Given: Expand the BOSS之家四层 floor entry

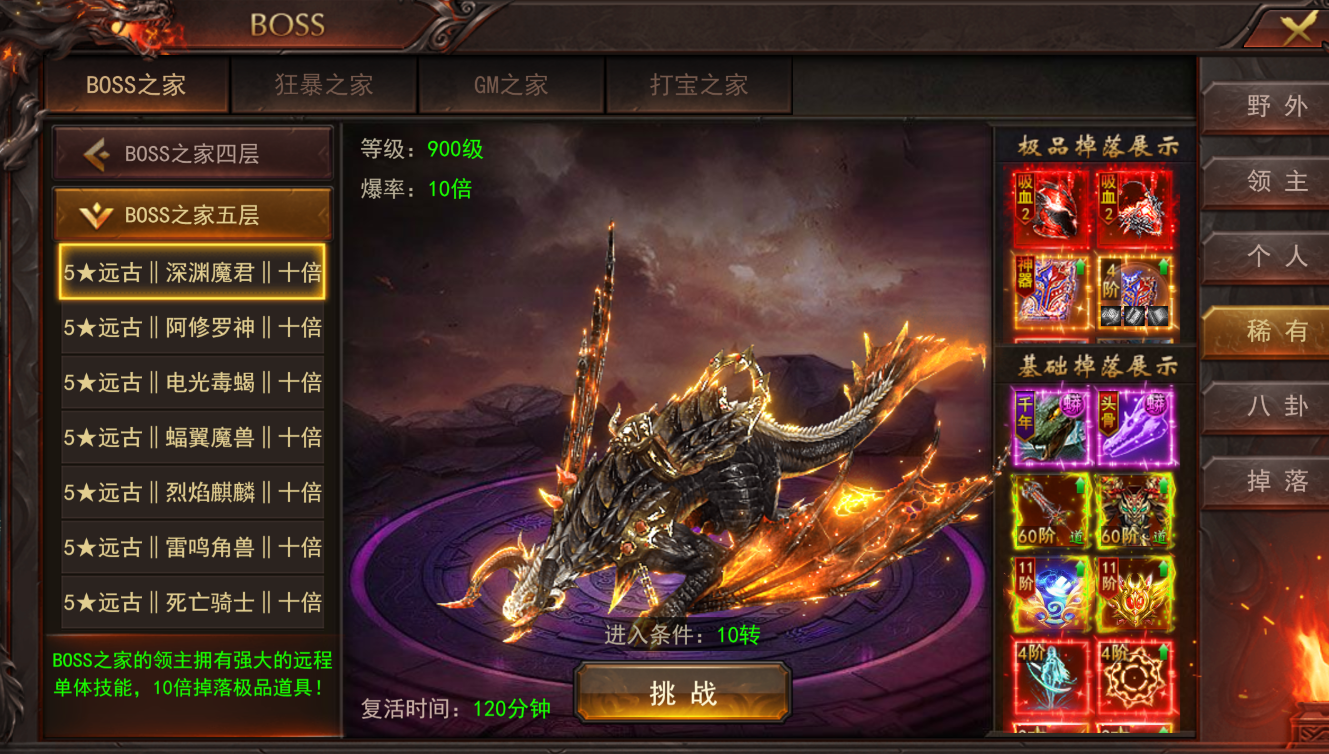Looking at the screenshot, I should pos(192,154).
